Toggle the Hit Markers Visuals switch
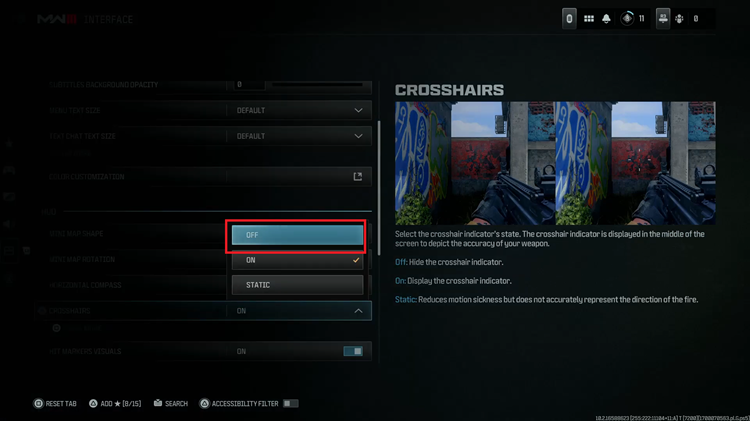750x421 pixels. click(x=353, y=352)
